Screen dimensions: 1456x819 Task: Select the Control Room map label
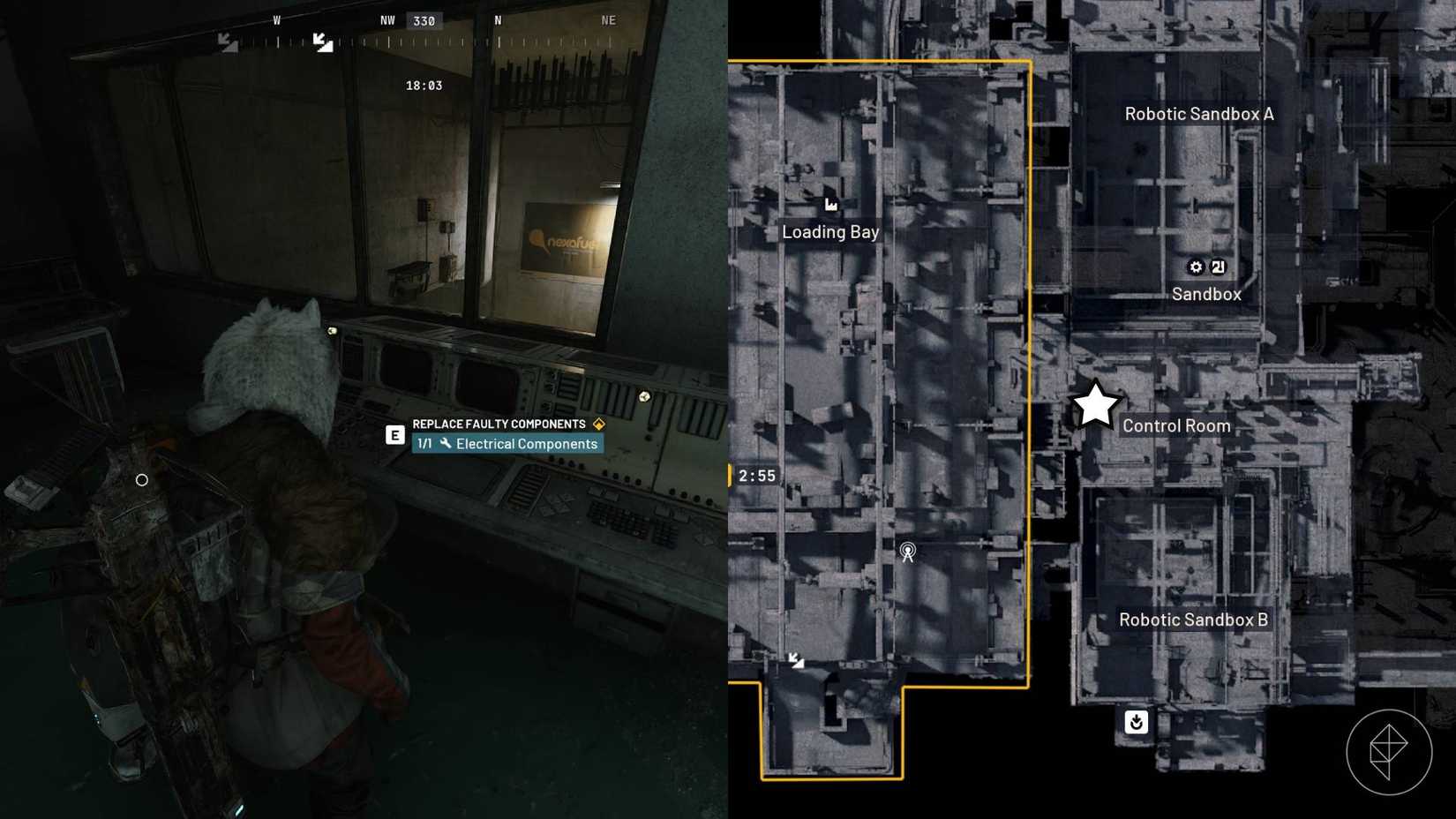tap(1176, 425)
